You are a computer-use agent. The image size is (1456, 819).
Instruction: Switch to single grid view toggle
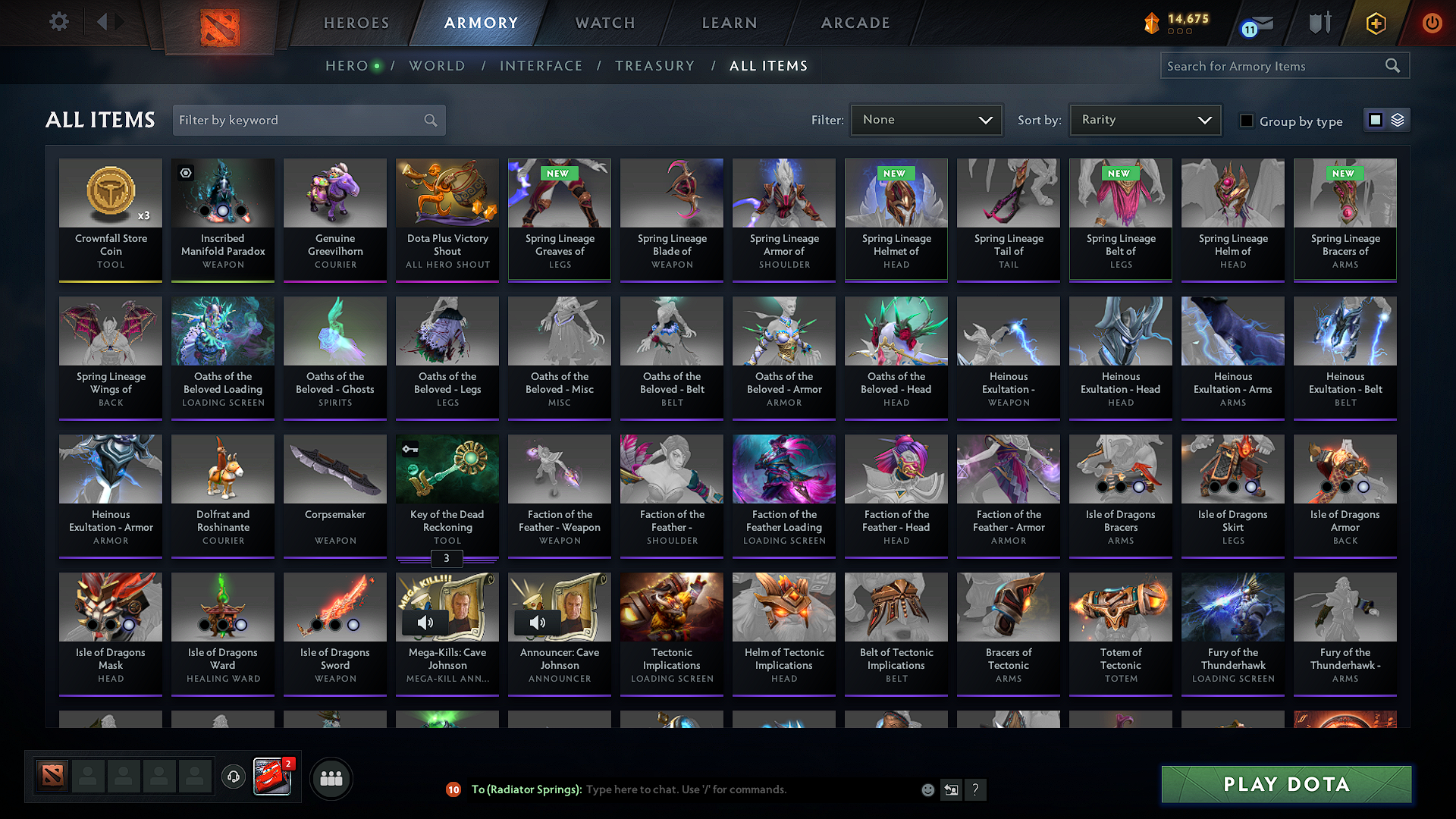coord(1375,120)
